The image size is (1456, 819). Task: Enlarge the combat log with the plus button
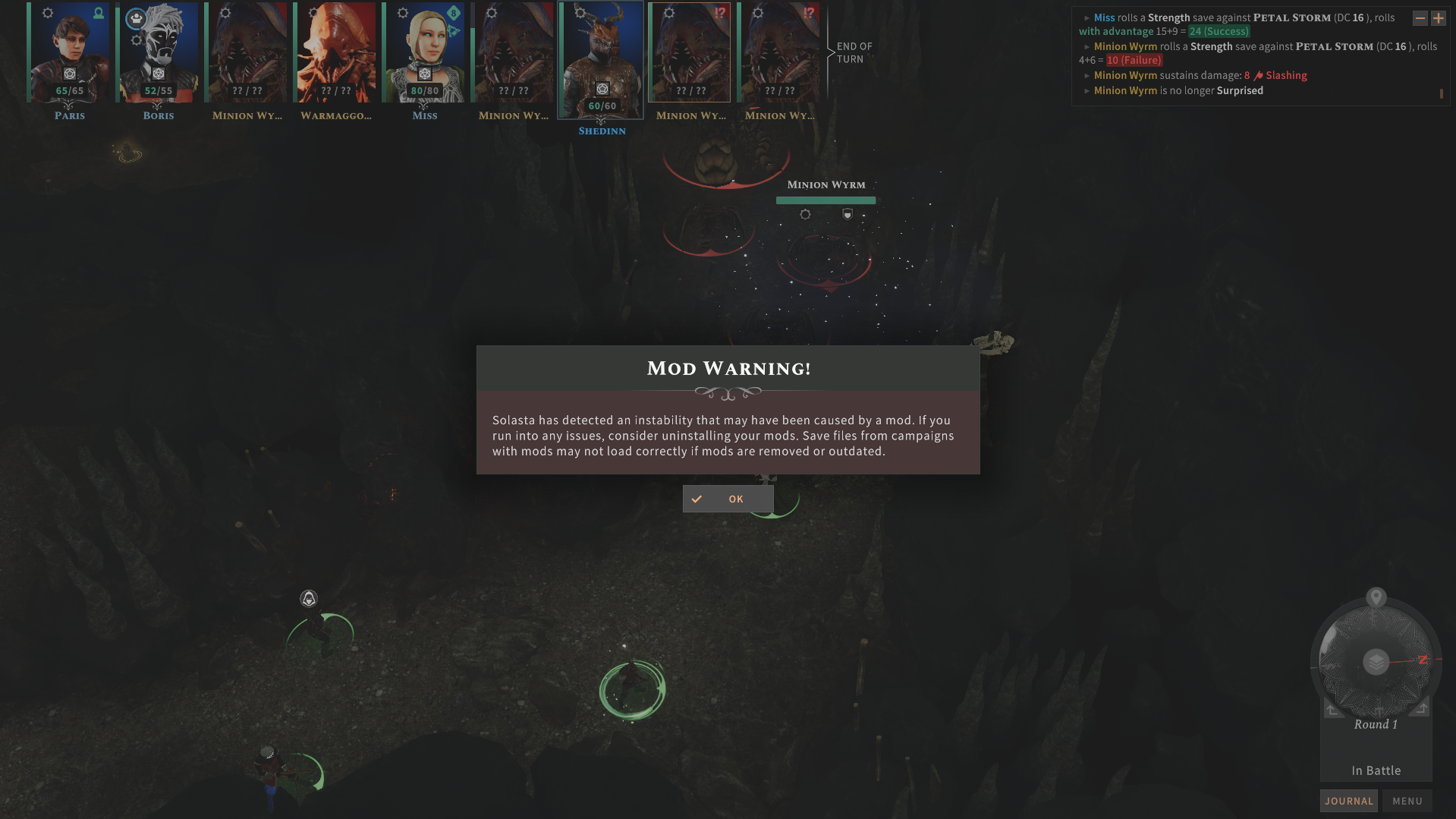coord(1439,17)
